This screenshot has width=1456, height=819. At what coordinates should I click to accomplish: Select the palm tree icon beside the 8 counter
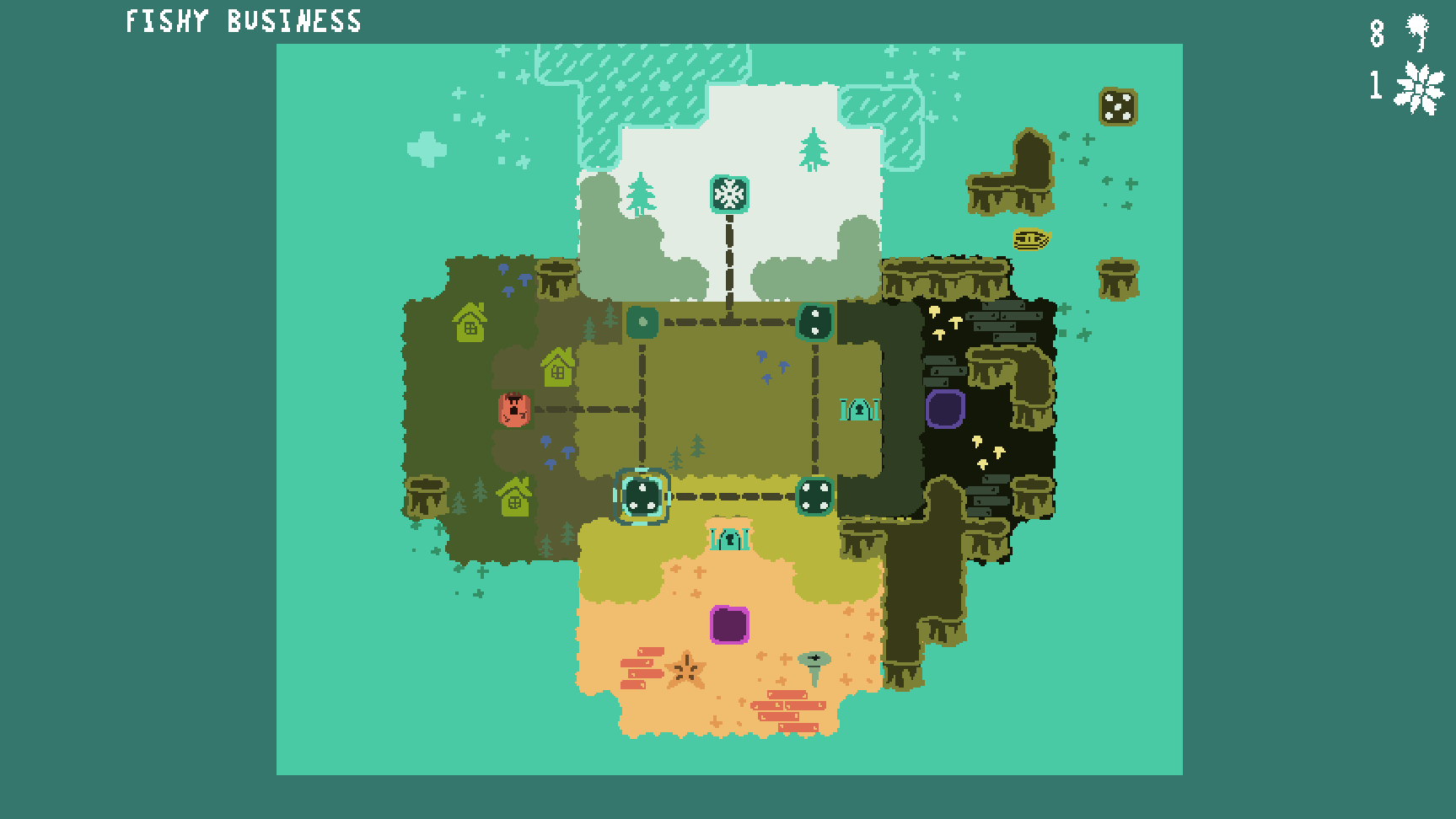point(1416,34)
